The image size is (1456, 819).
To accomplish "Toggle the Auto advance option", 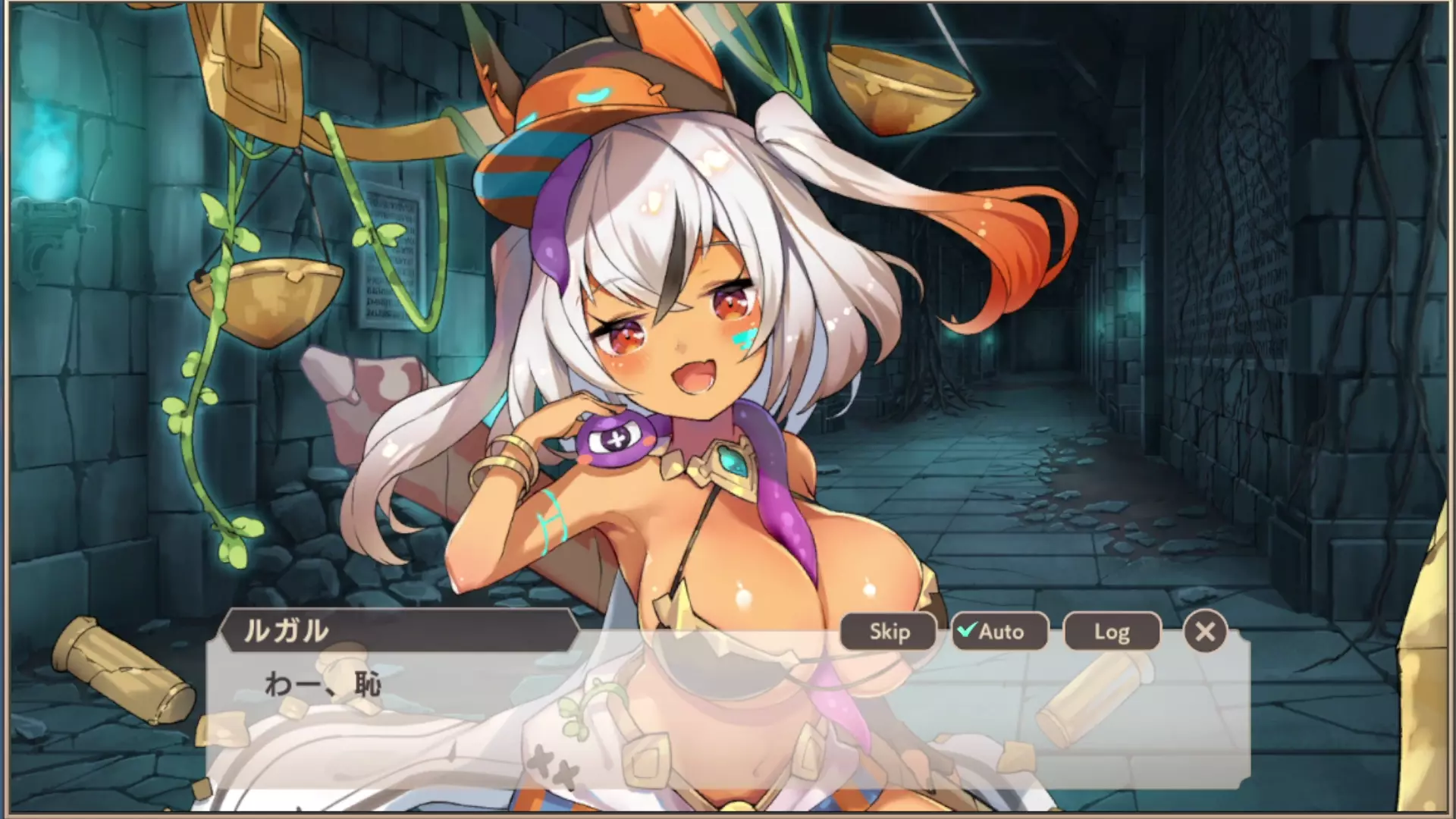I will point(999,632).
